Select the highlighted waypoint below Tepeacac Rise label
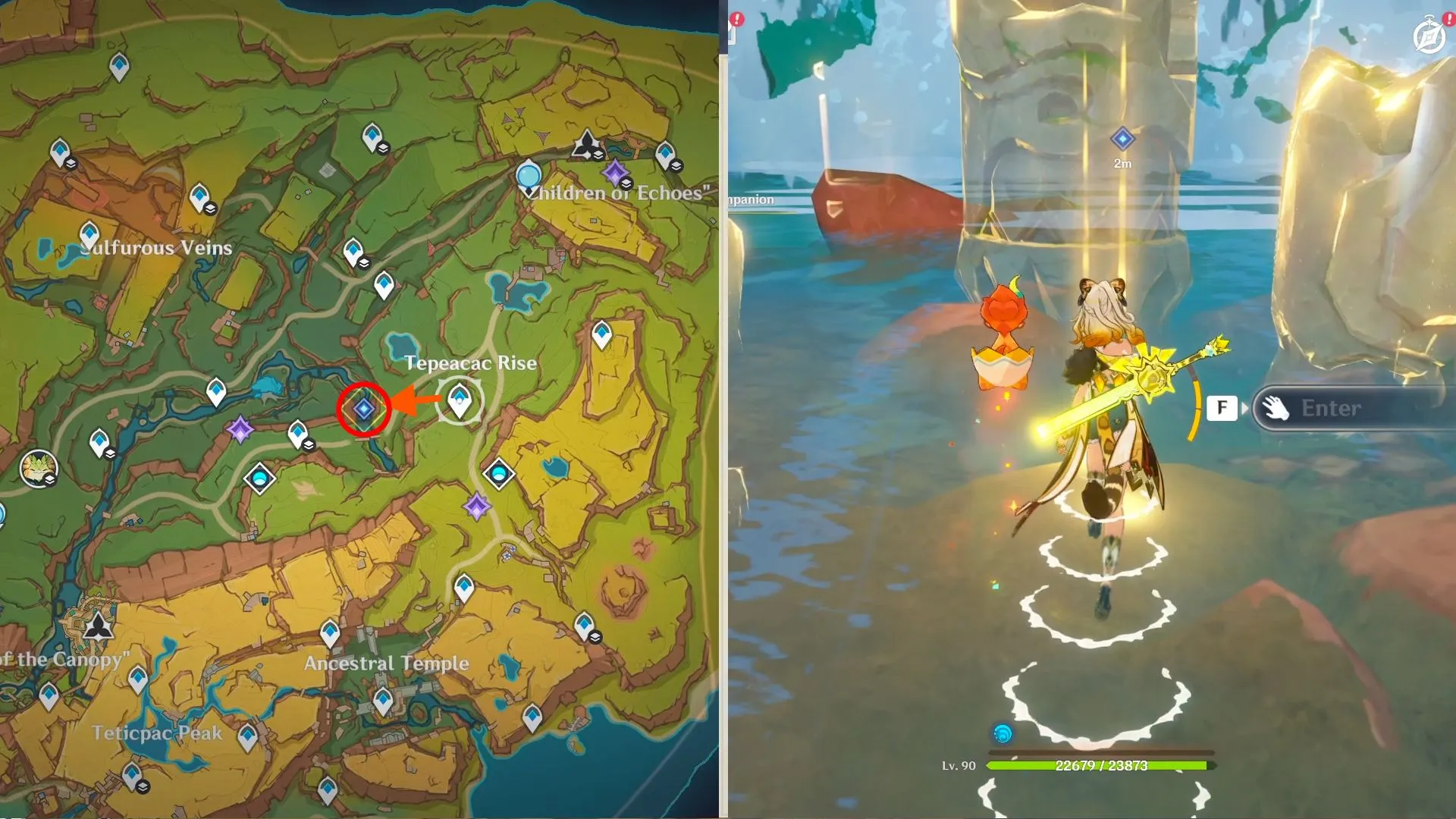The width and height of the screenshot is (1456, 819). (460, 400)
